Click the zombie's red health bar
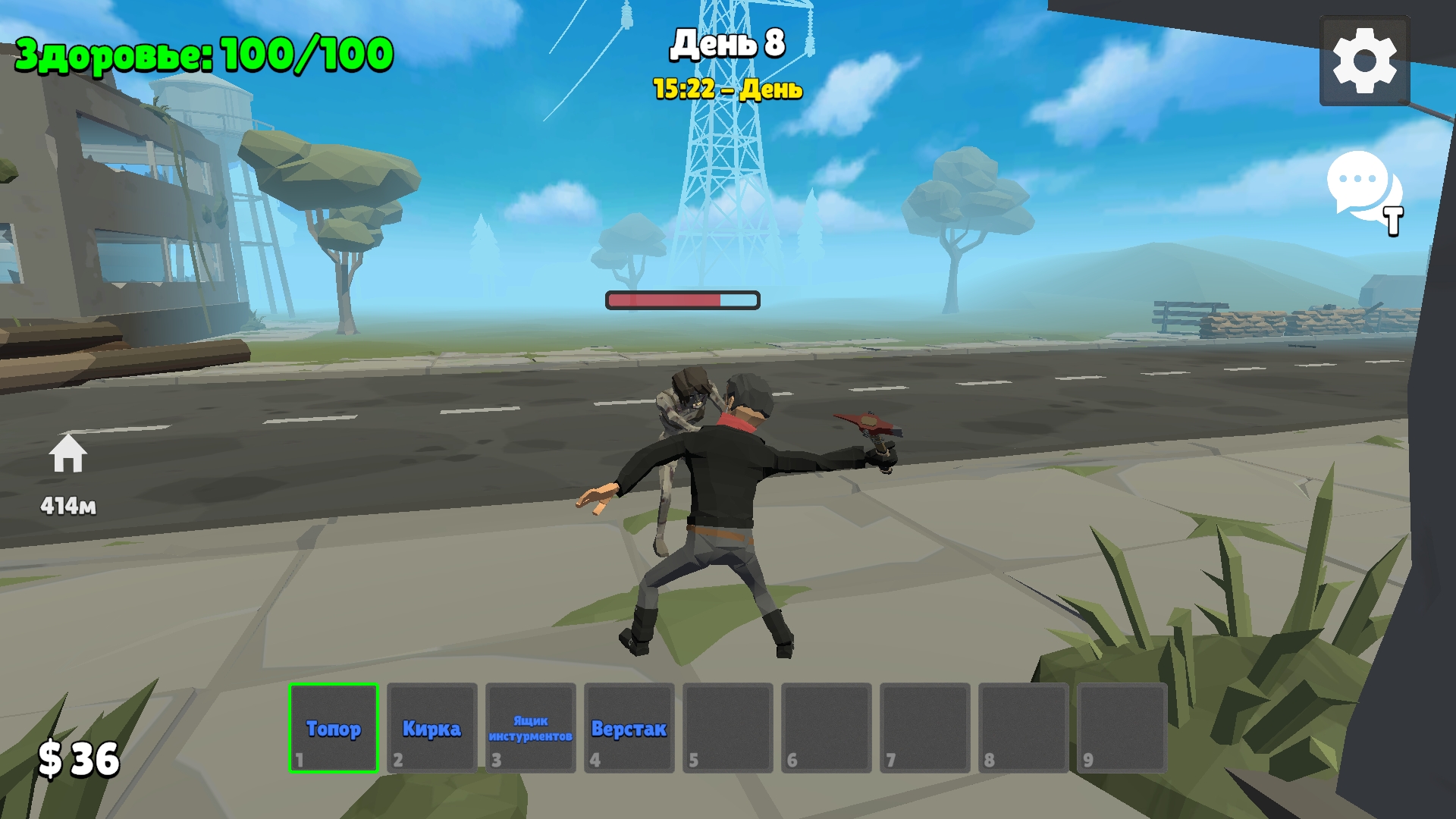 (682, 300)
